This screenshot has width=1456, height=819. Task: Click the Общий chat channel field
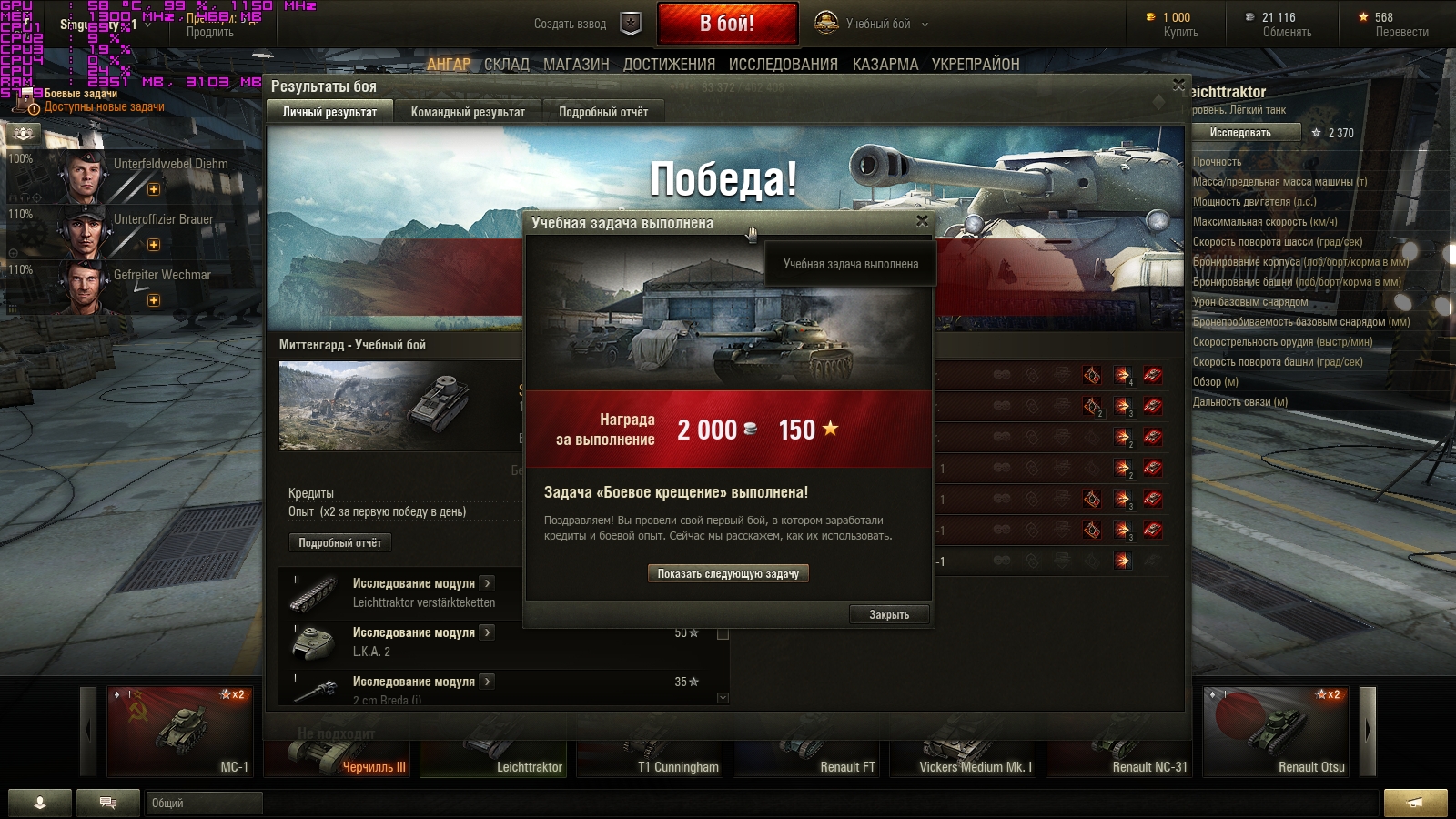(204, 803)
